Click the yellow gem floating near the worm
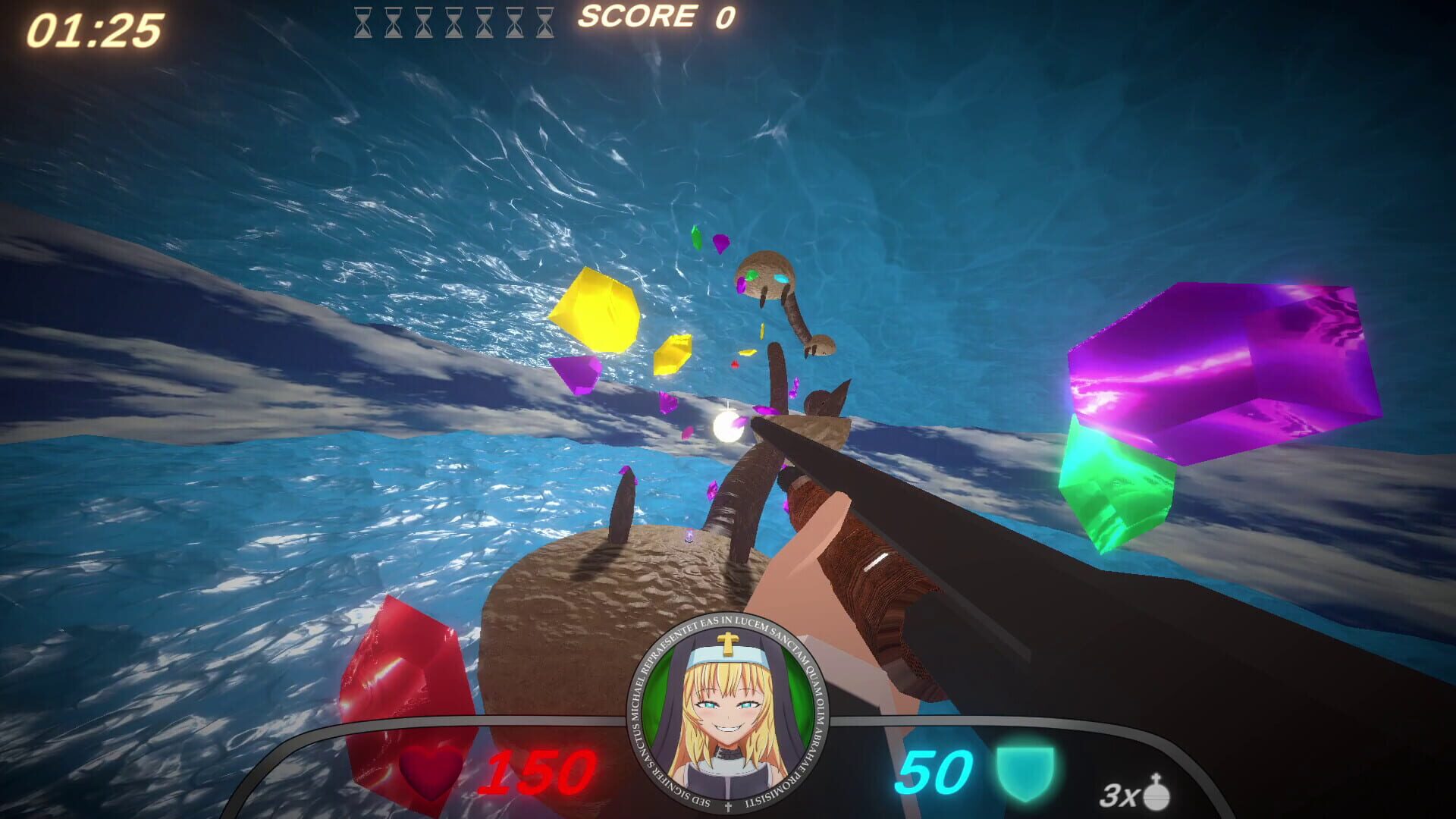The height and width of the screenshot is (819, 1456). (595, 311)
